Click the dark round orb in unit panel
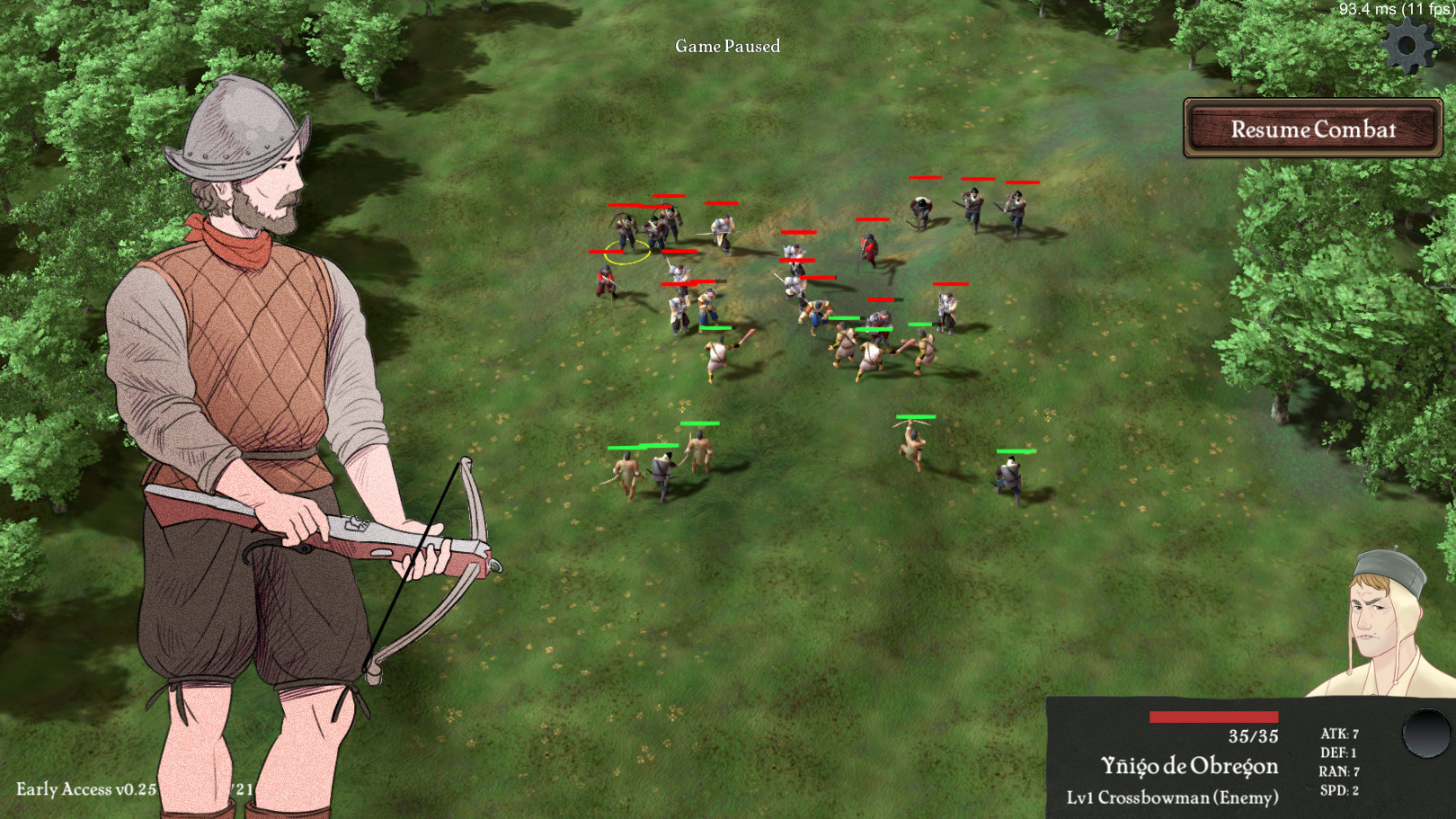Screen dimensions: 1456x819 [x=1426, y=734]
